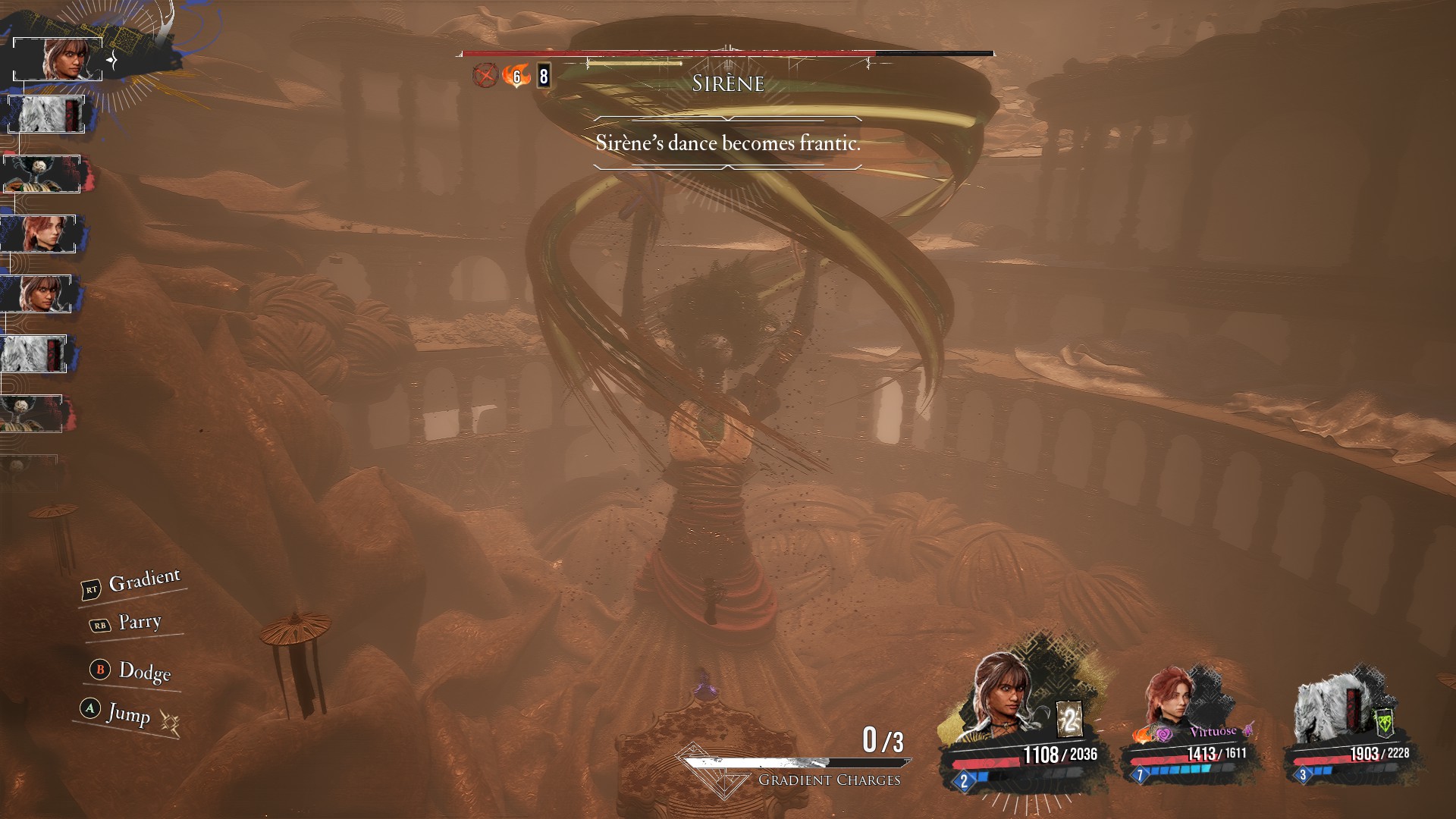The image size is (1456, 819).
Task: Click the card icon beside Lune's portrait
Action: pyautogui.click(x=1069, y=719)
